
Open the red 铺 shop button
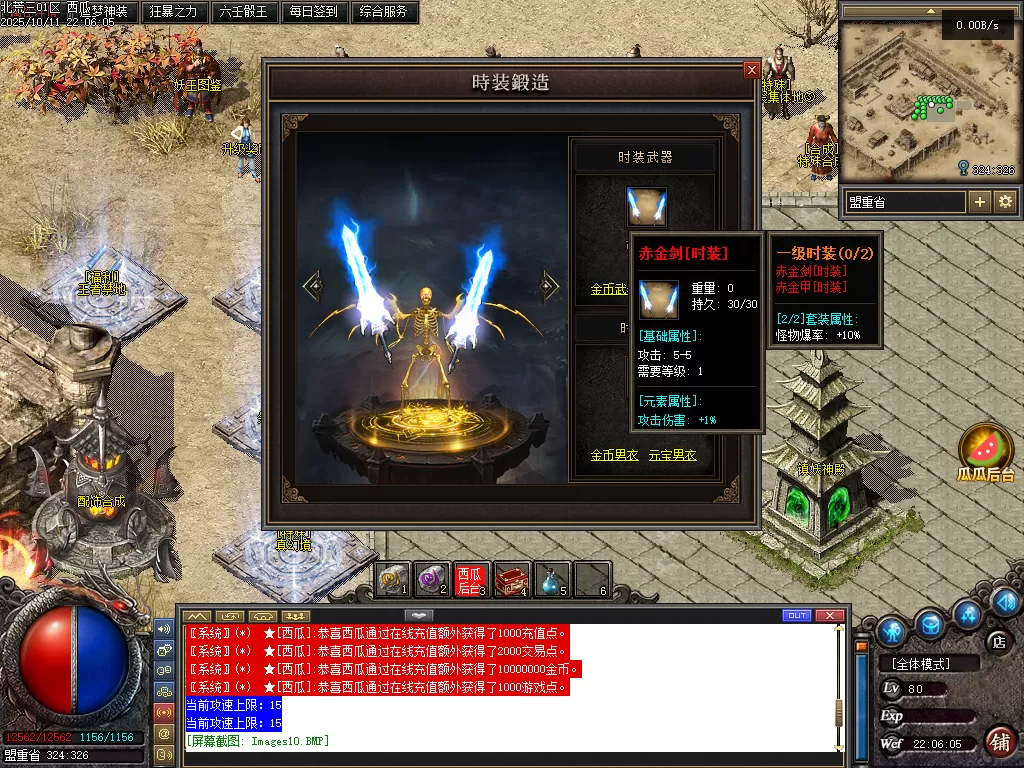[x=999, y=741]
